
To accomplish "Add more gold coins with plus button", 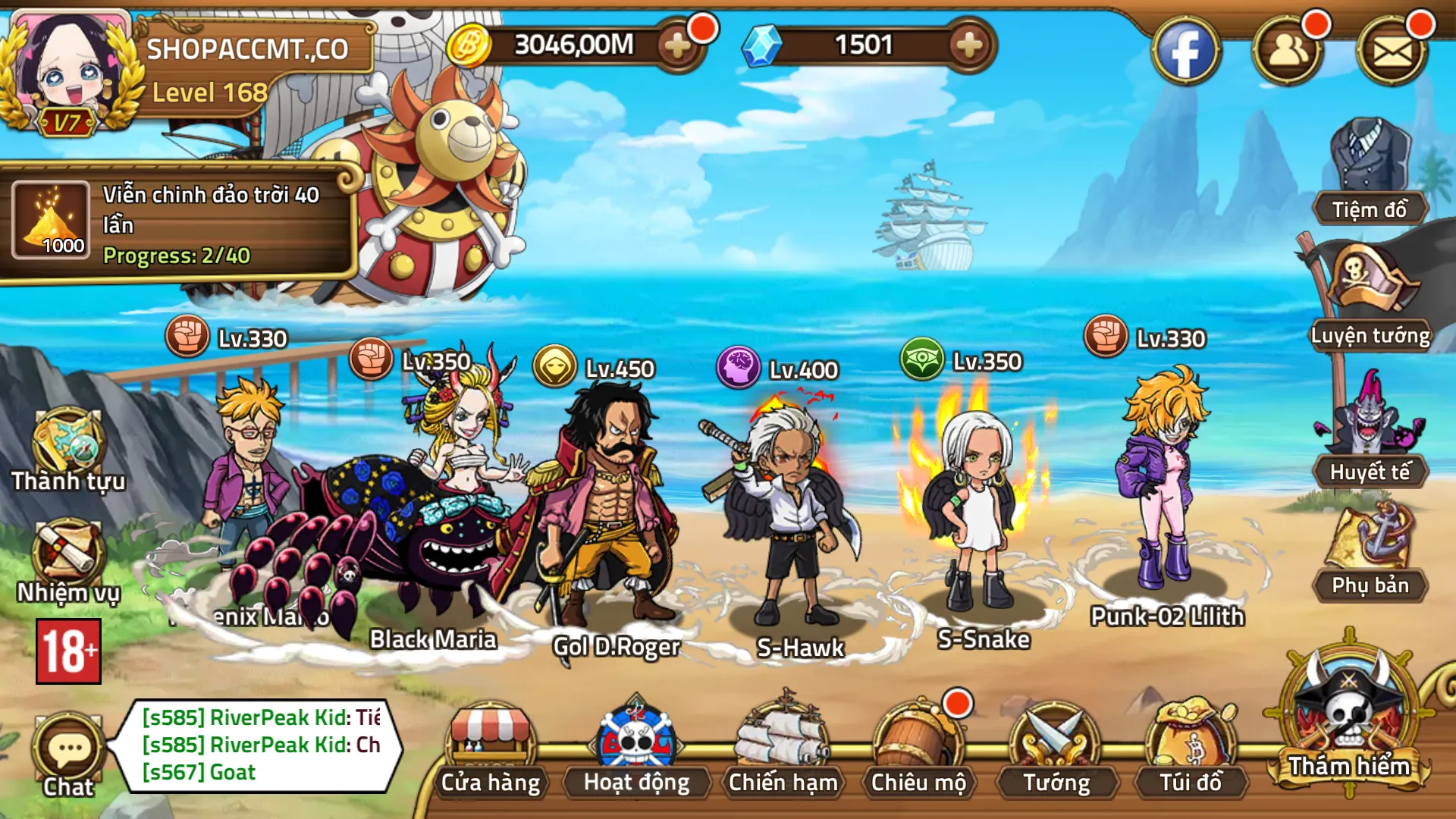I will (677, 46).
